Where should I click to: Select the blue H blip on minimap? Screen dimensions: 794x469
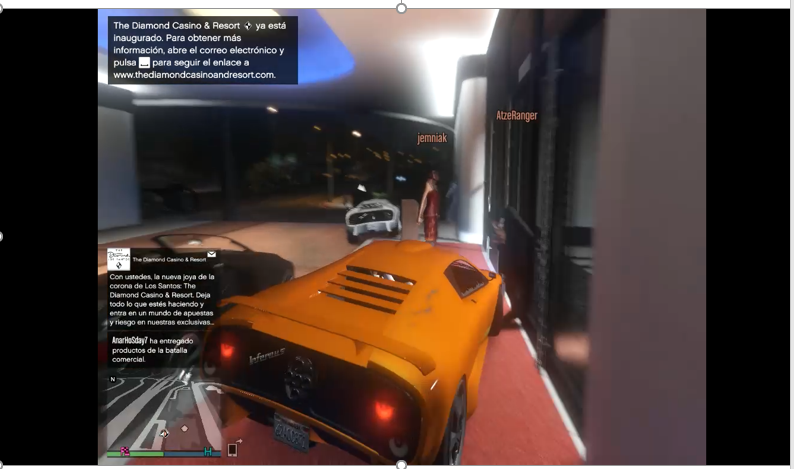[x=207, y=452]
